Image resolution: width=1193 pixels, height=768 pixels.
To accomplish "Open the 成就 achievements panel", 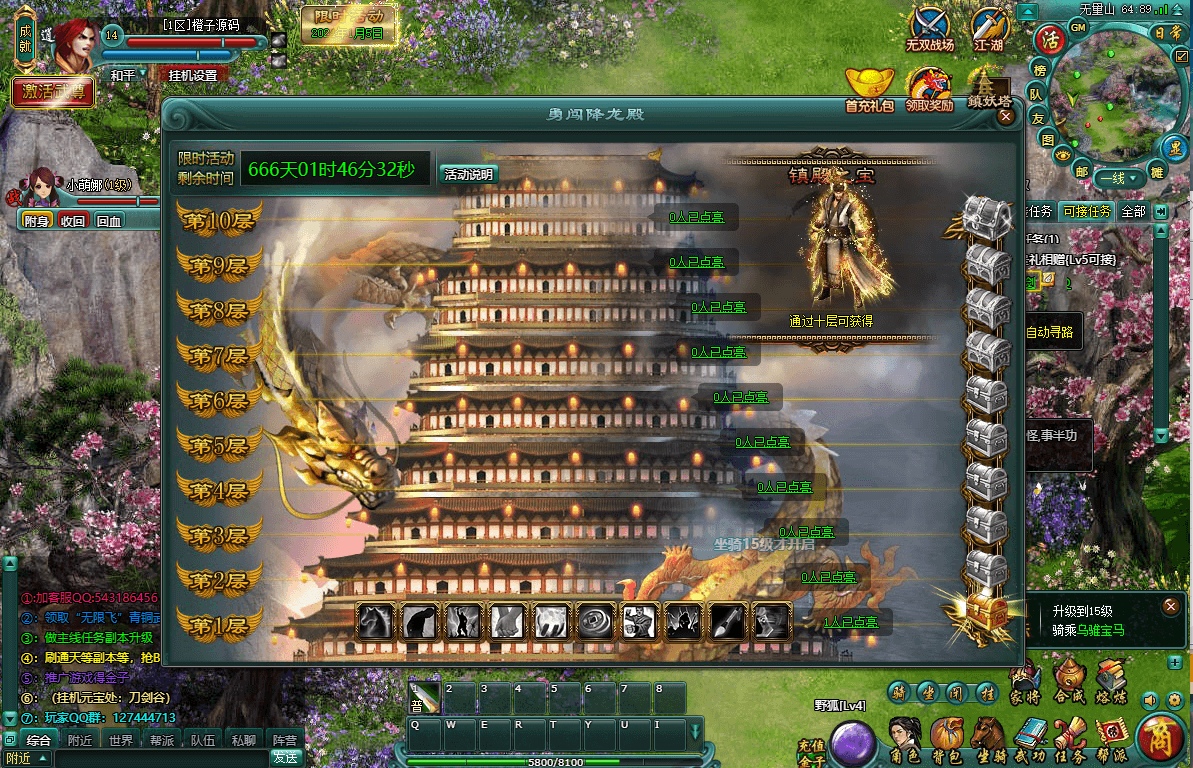I will coord(26,38).
